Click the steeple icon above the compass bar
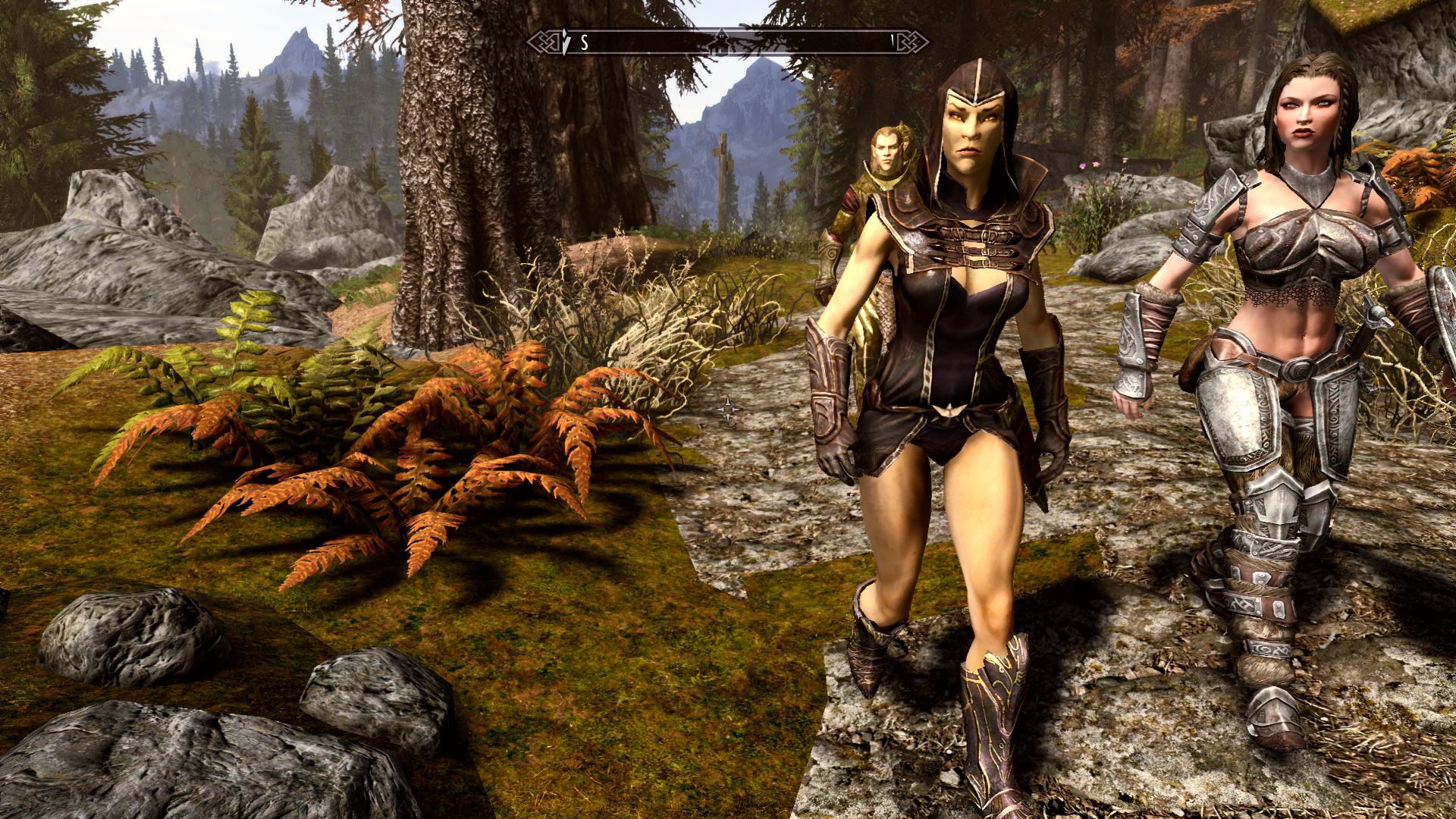Image resolution: width=1456 pixels, height=819 pixels. (719, 33)
